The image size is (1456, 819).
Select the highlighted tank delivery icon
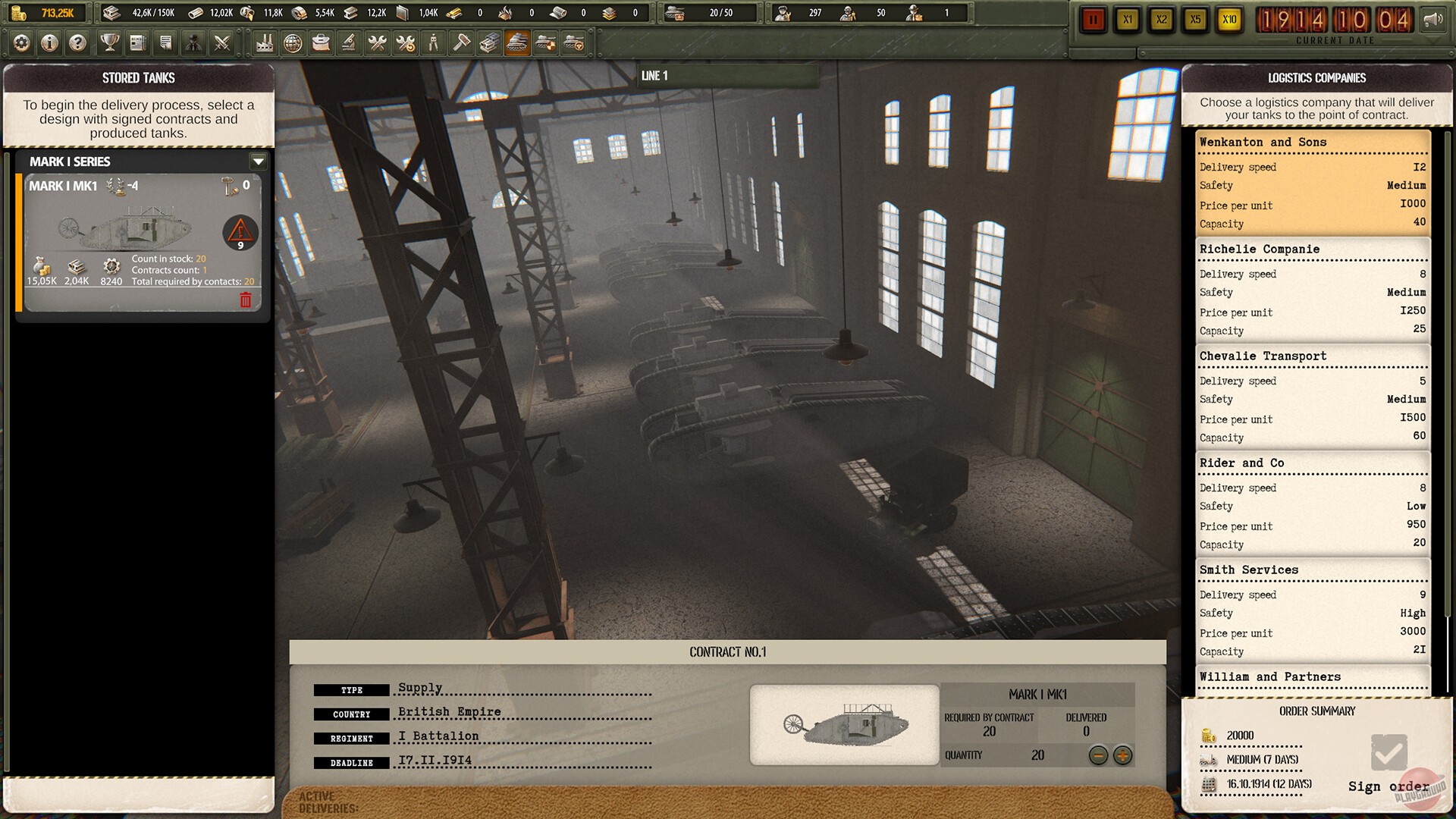(519, 43)
